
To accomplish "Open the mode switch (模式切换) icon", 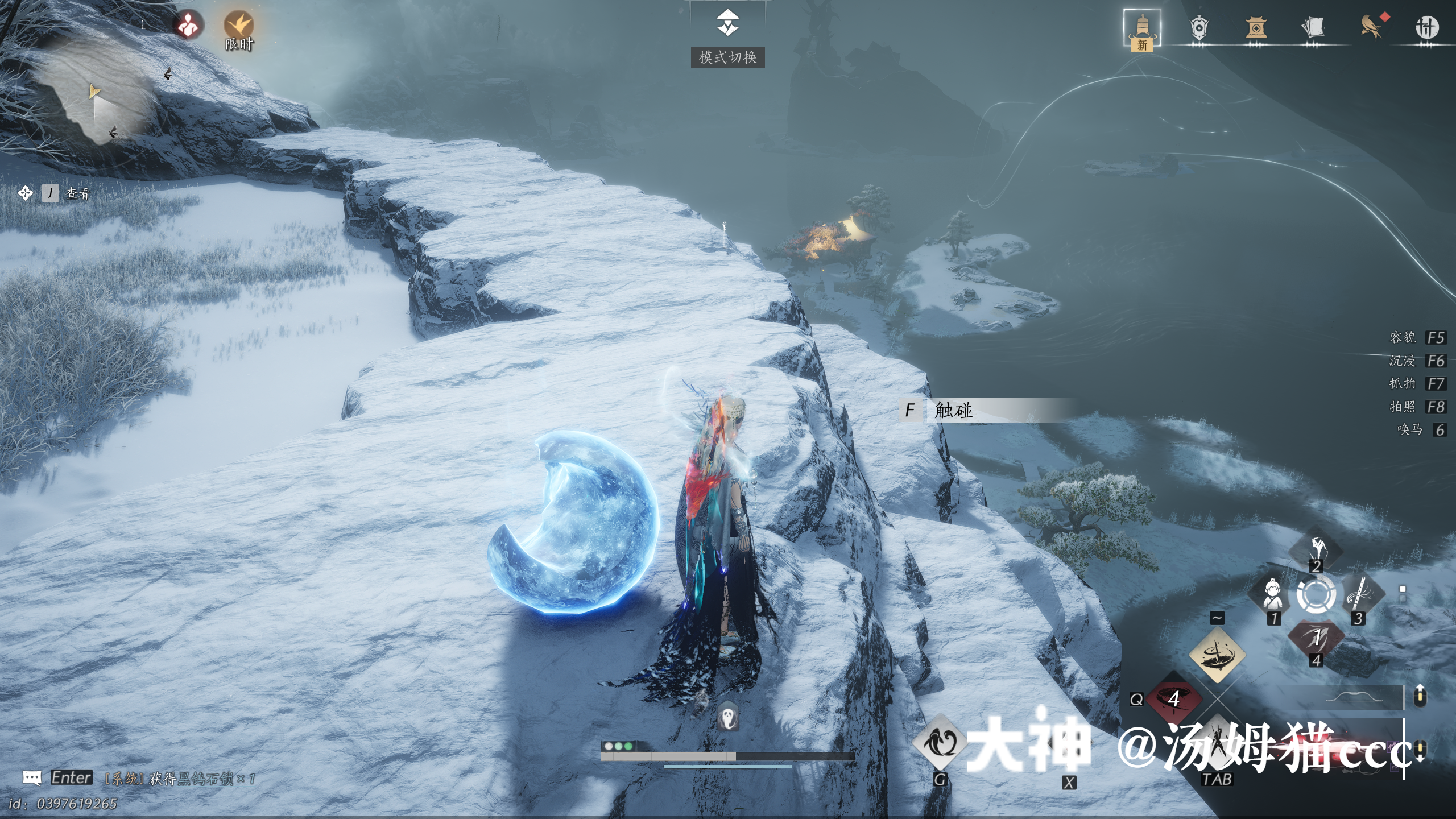I will 727,24.
